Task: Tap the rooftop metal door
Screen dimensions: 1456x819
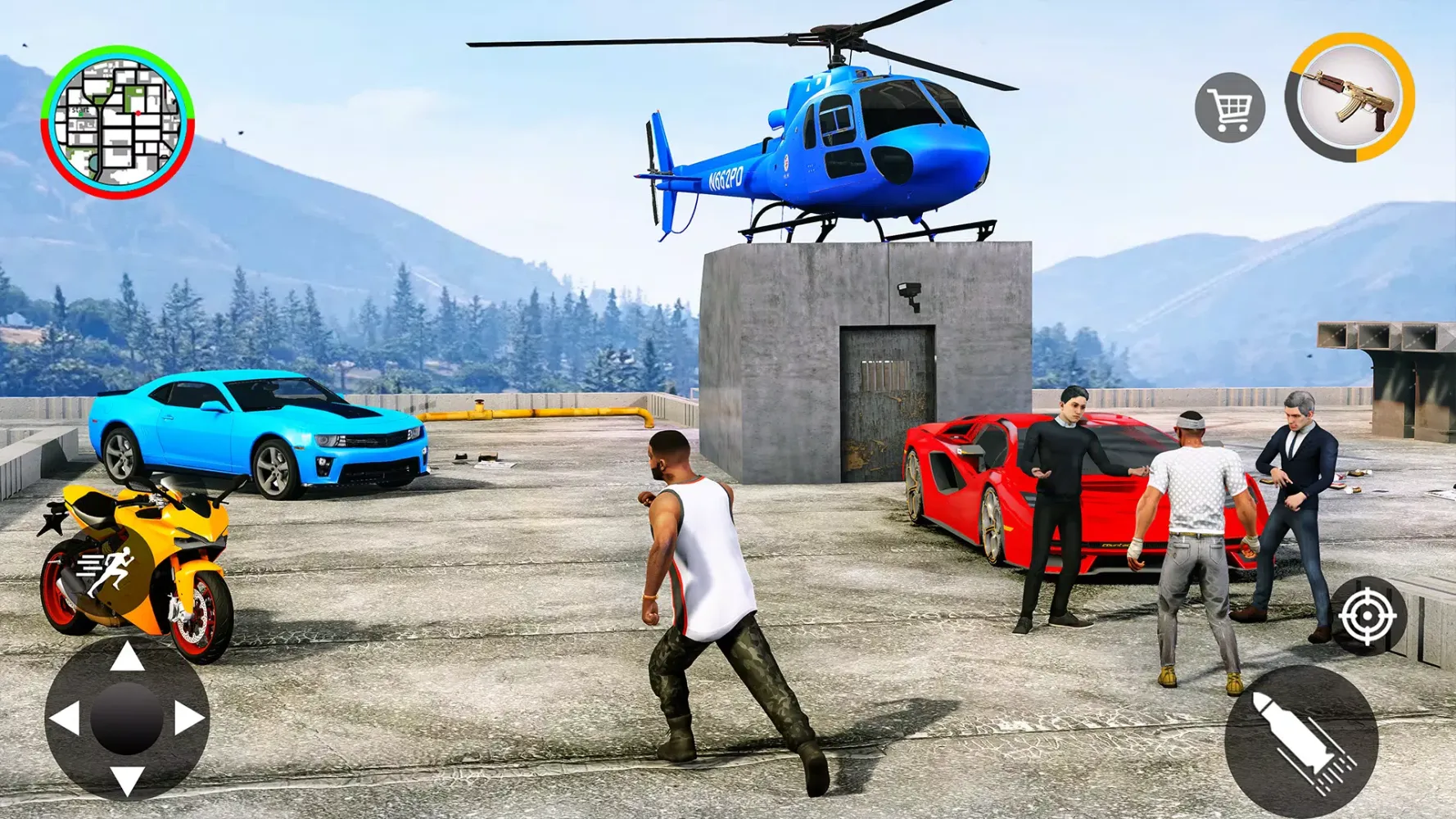Action: tap(884, 393)
